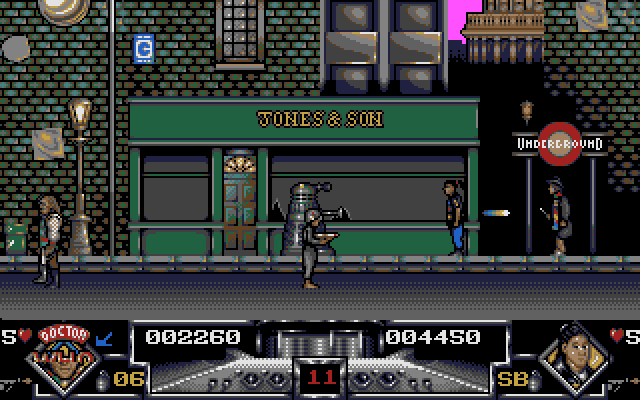The height and width of the screenshot is (400, 640).
Task: Click the Doctor portrait badge
Action: coord(66,360)
